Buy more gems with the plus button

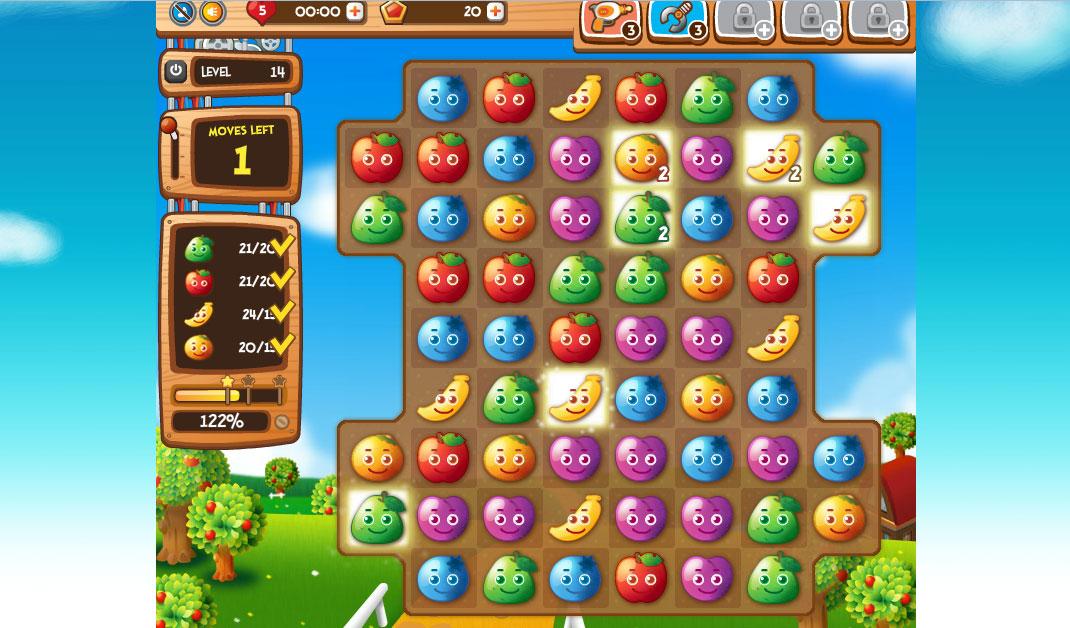(494, 12)
